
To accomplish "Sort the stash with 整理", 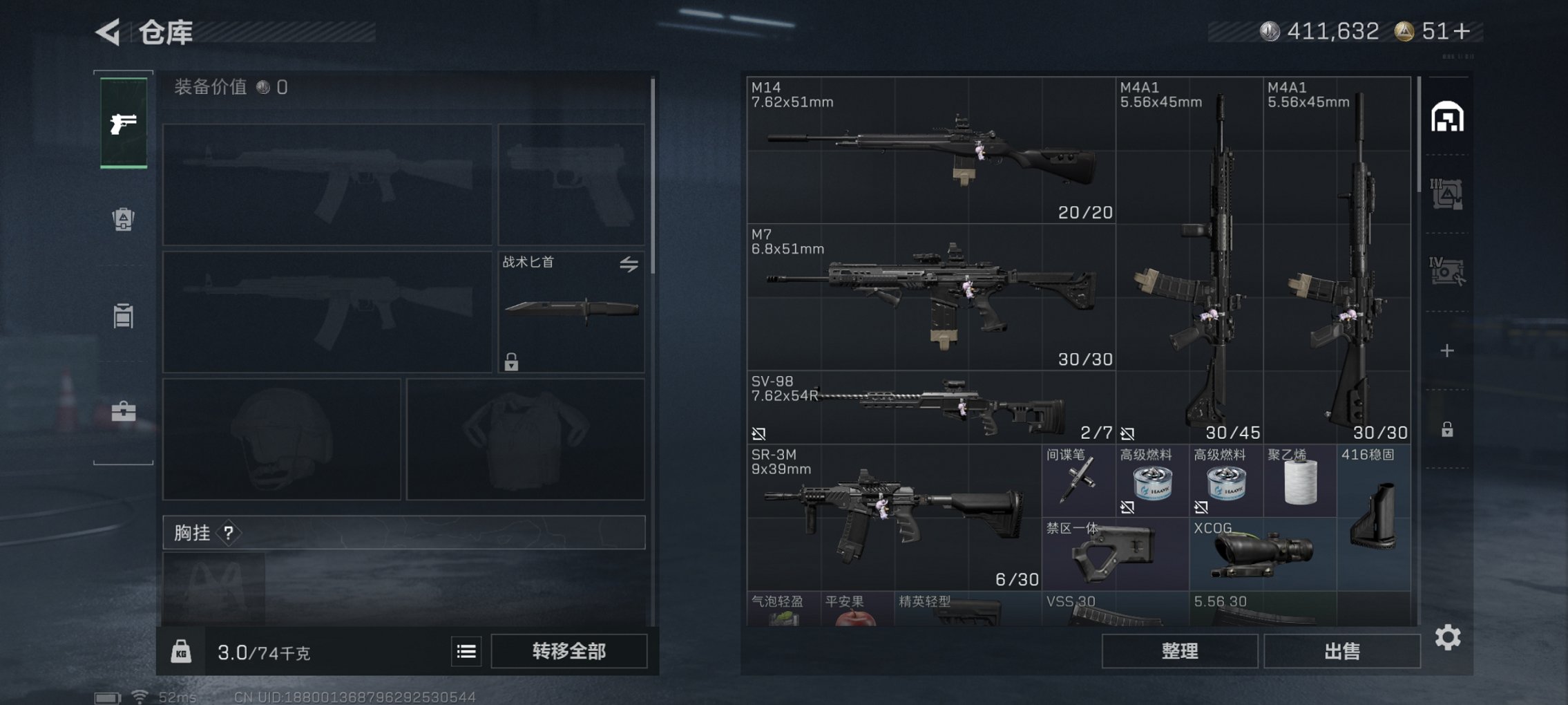I will pyautogui.click(x=1179, y=651).
